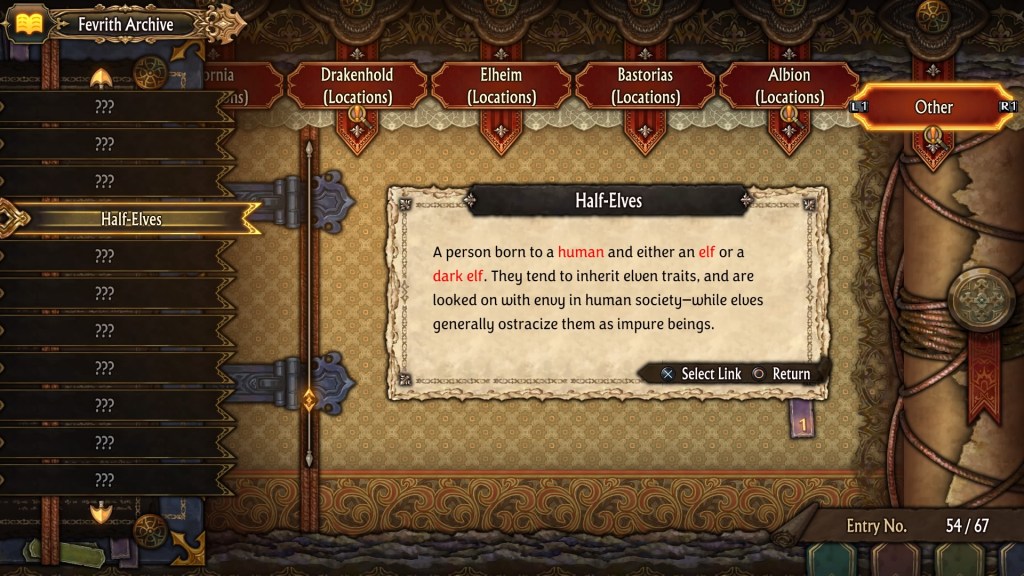This screenshot has width=1024, height=576.
Task: Switch to the Drakenhold (Locations) tab
Action: pos(357,86)
